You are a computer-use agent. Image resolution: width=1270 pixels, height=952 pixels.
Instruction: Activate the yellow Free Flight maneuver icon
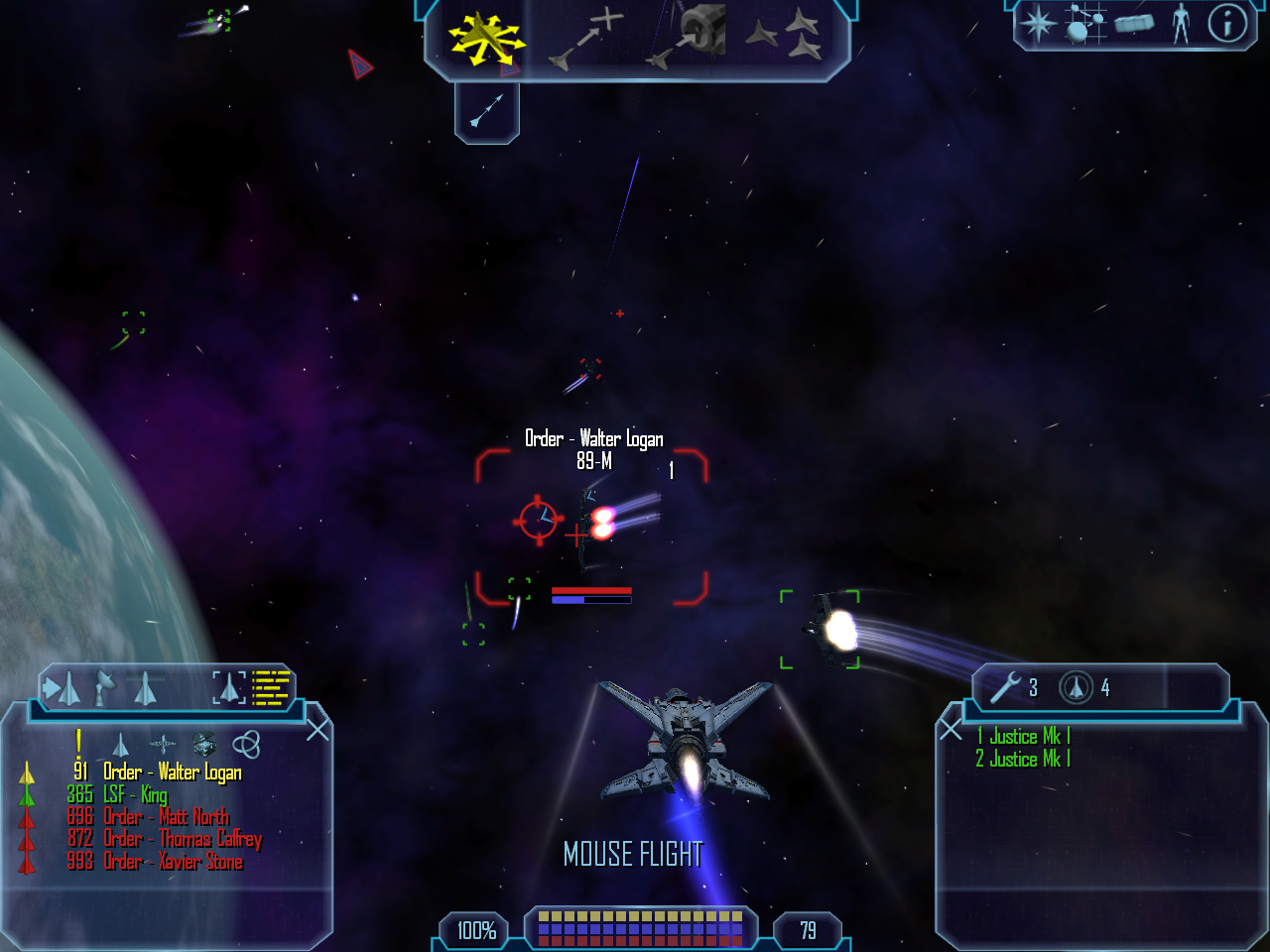(x=486, y=40)
